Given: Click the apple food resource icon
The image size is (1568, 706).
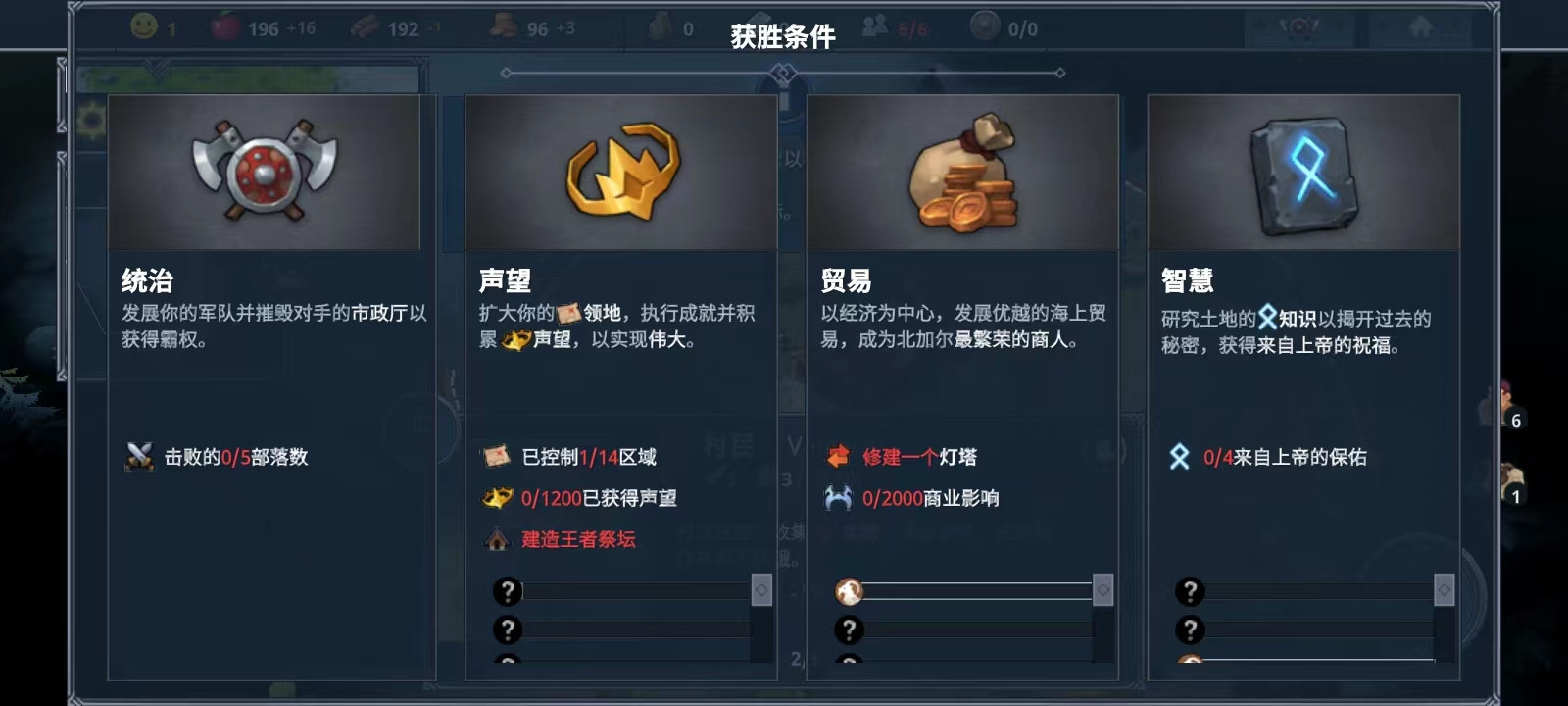Looking at the screenshot, I should click(x=227, y=28).
